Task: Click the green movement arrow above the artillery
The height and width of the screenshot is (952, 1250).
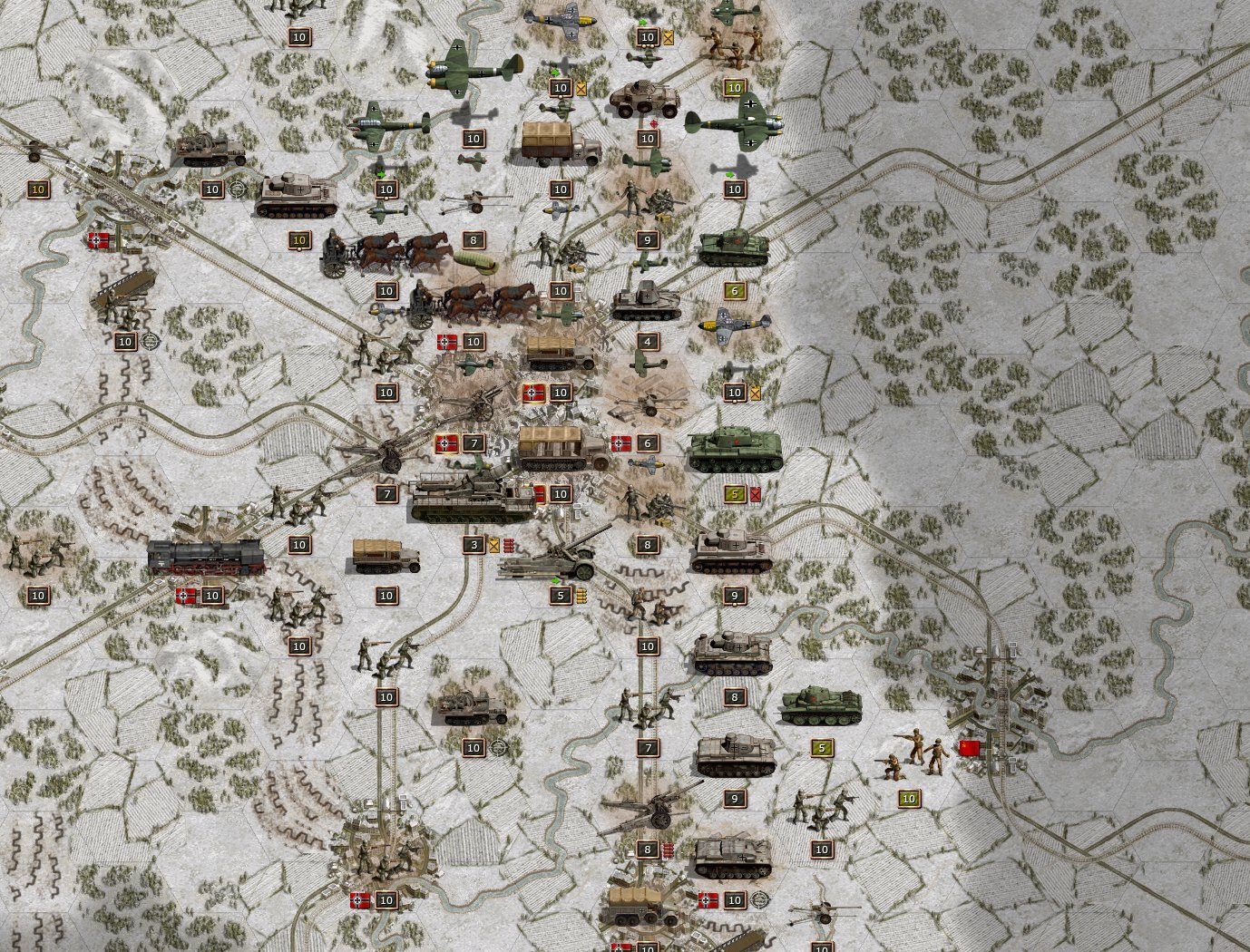Action: [555, 580]
